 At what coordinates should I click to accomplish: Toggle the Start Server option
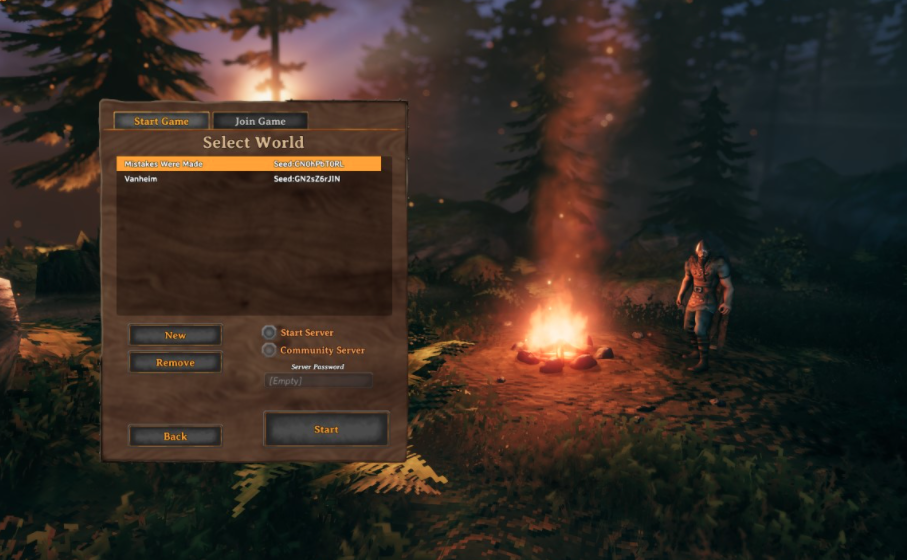(x=269, y=332)
